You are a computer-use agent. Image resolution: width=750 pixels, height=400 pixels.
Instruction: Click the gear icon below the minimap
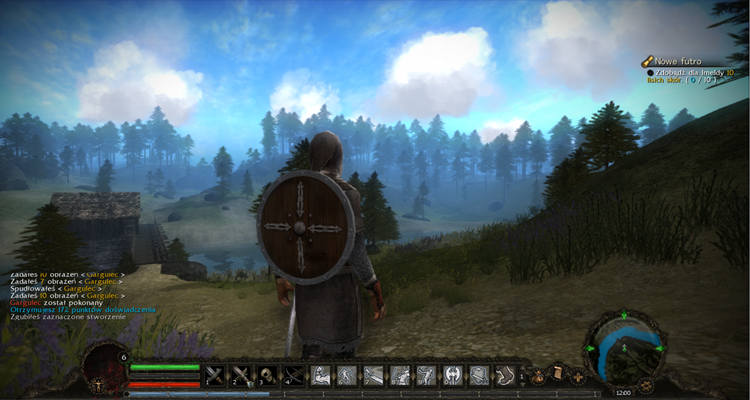(x=647, y=384)
